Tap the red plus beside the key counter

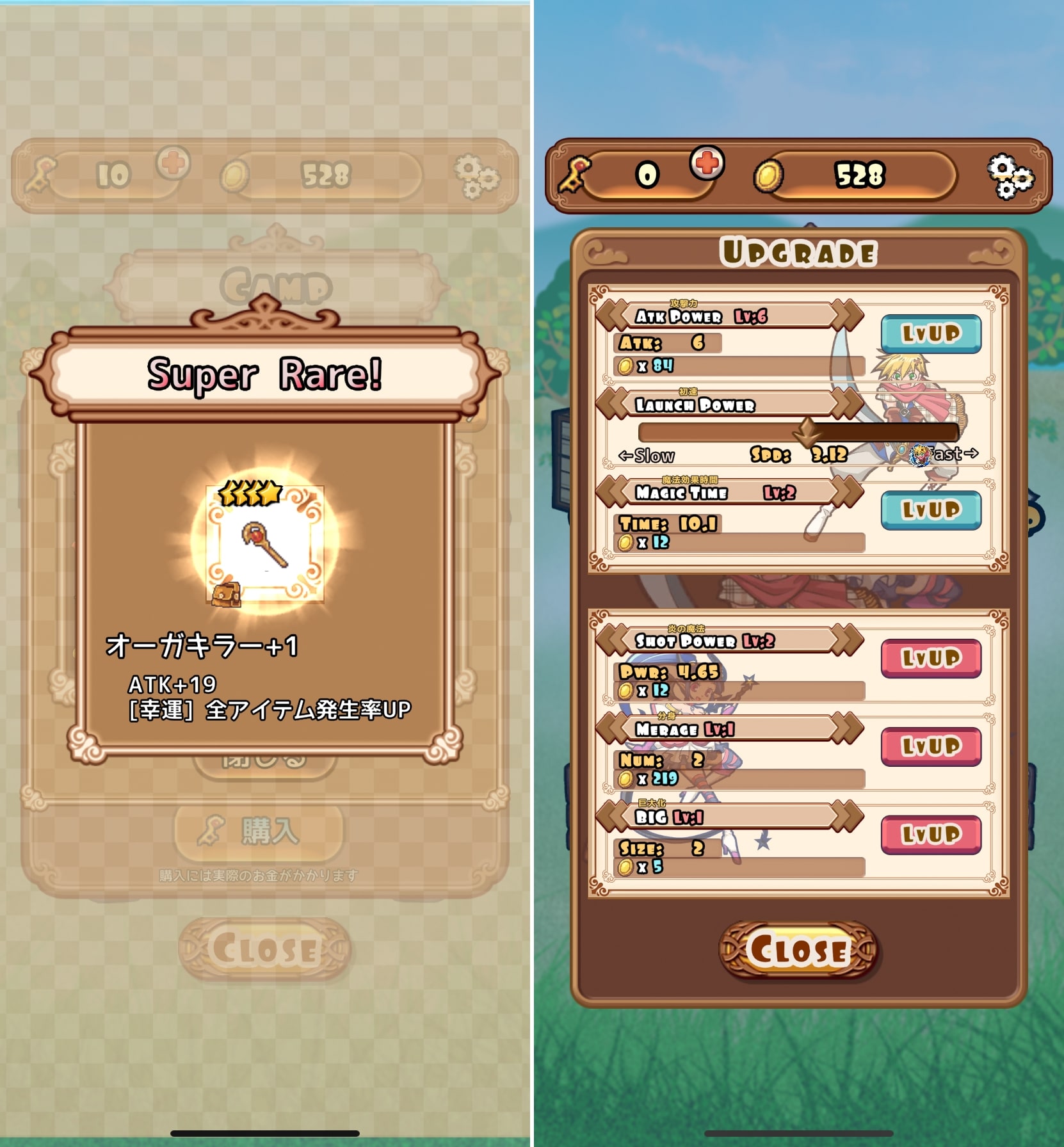click(706, 164)
